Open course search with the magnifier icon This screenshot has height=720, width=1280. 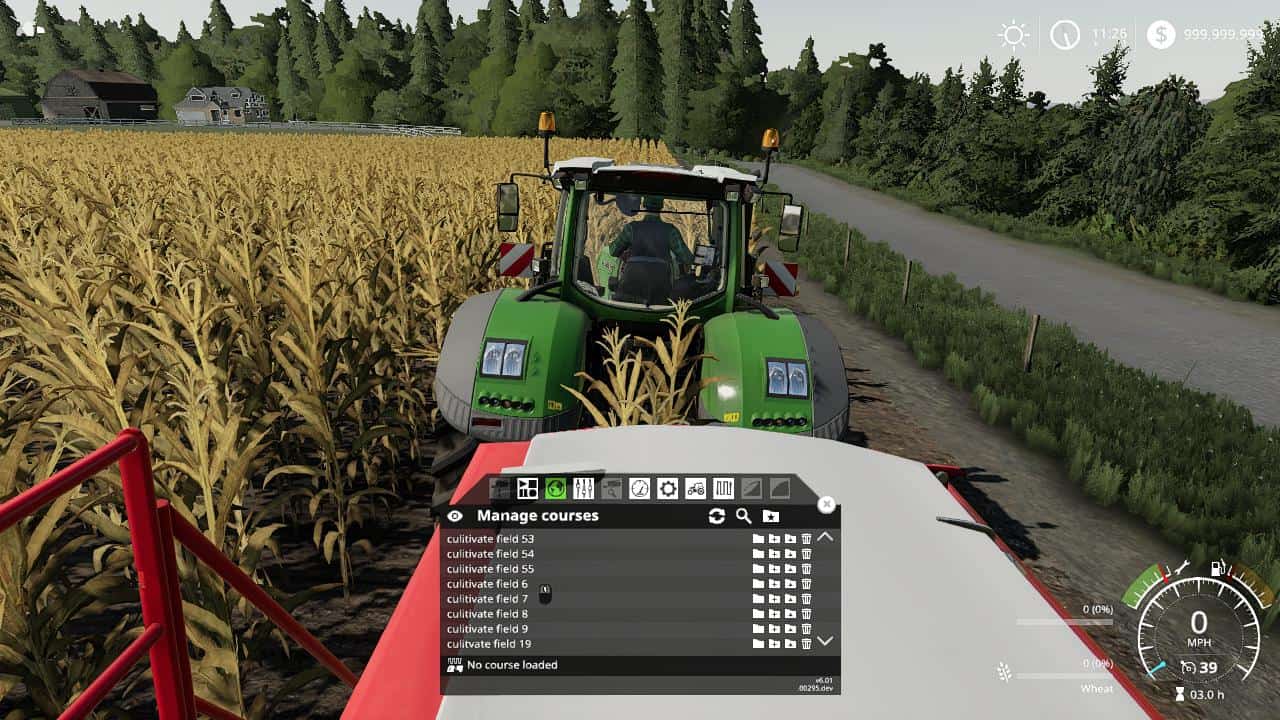coord(743,516)
